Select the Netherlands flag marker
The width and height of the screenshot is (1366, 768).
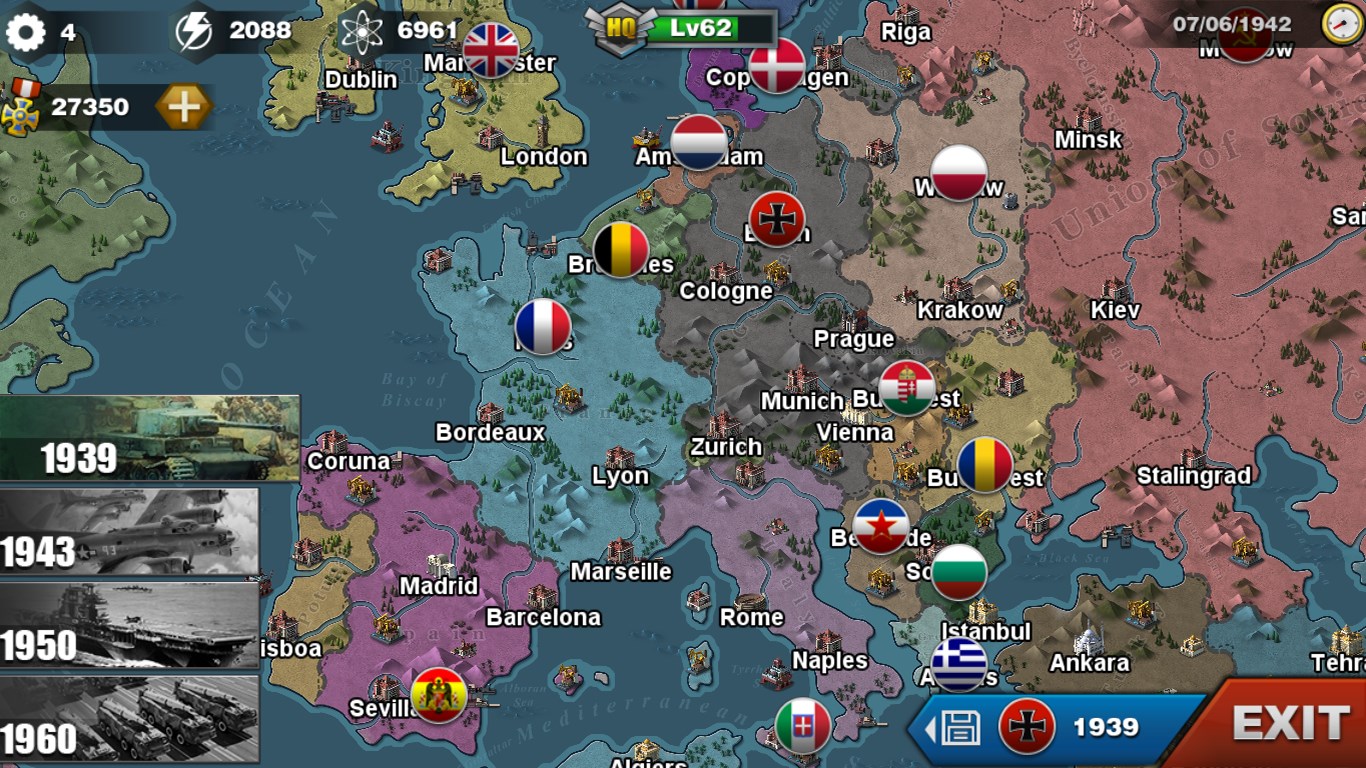(699, 142)
